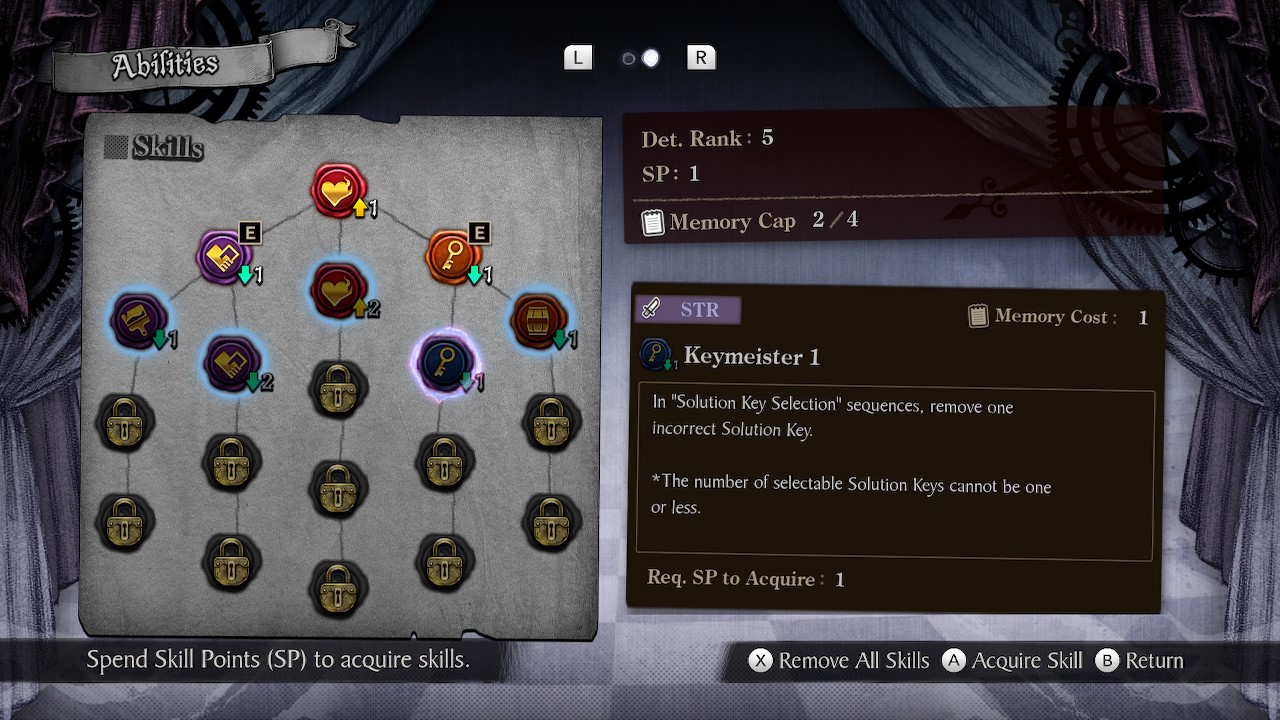Image resolution: width=1280 pixels, height=720 pixels.
Task: Select the dark purple skill node marked 2
Action: click(231, 362)
